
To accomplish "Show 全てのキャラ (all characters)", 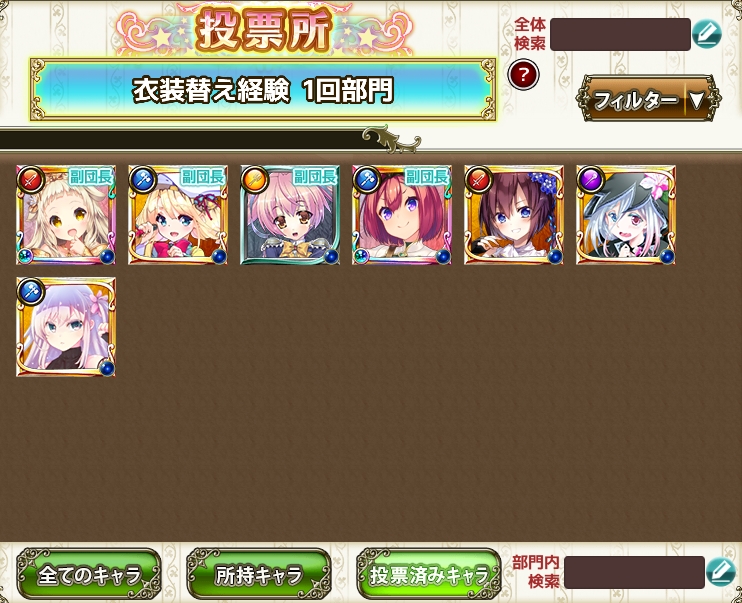I will (x=88, y=575).
